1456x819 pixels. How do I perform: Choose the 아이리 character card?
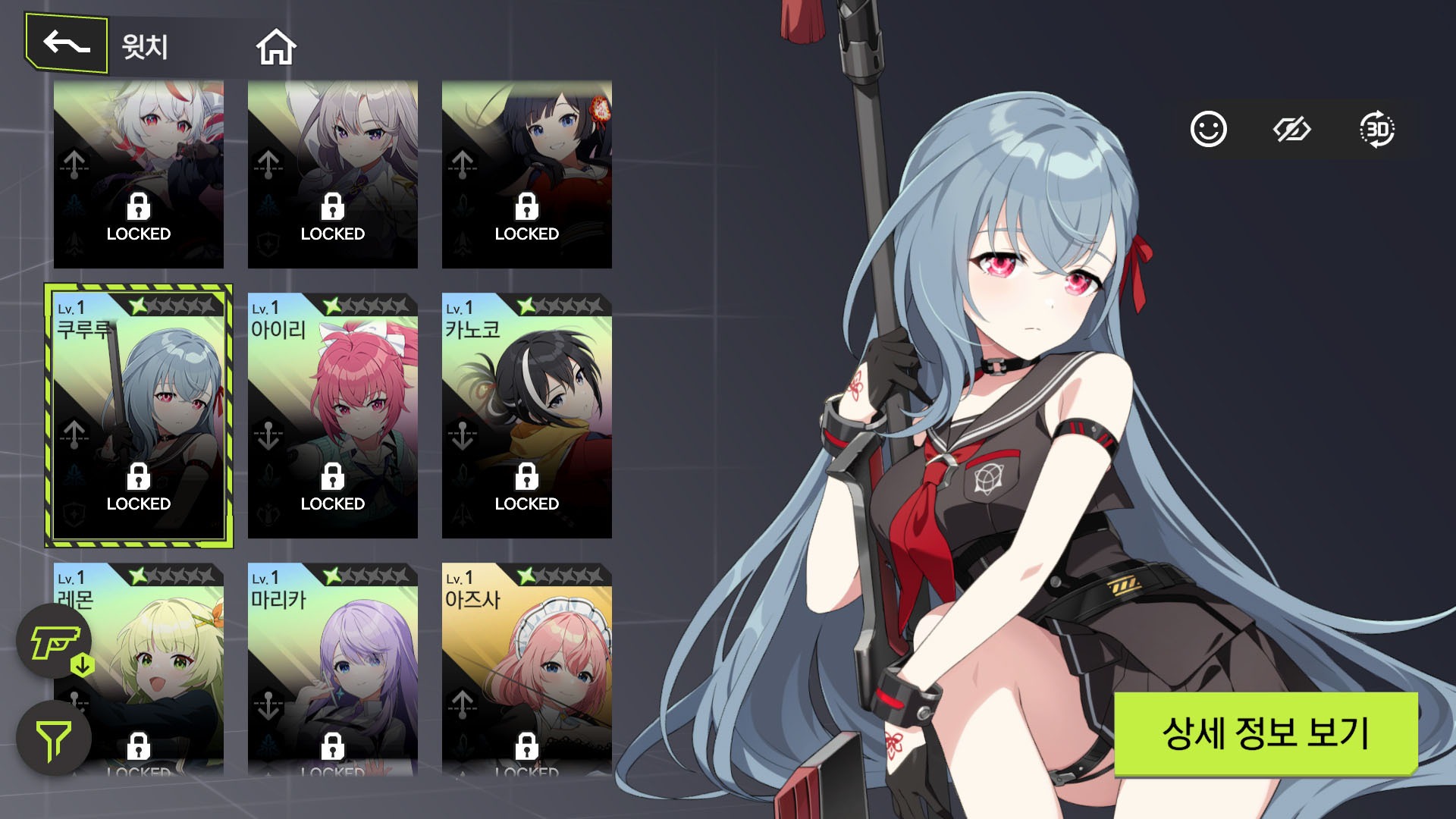[x=332, y=416]
